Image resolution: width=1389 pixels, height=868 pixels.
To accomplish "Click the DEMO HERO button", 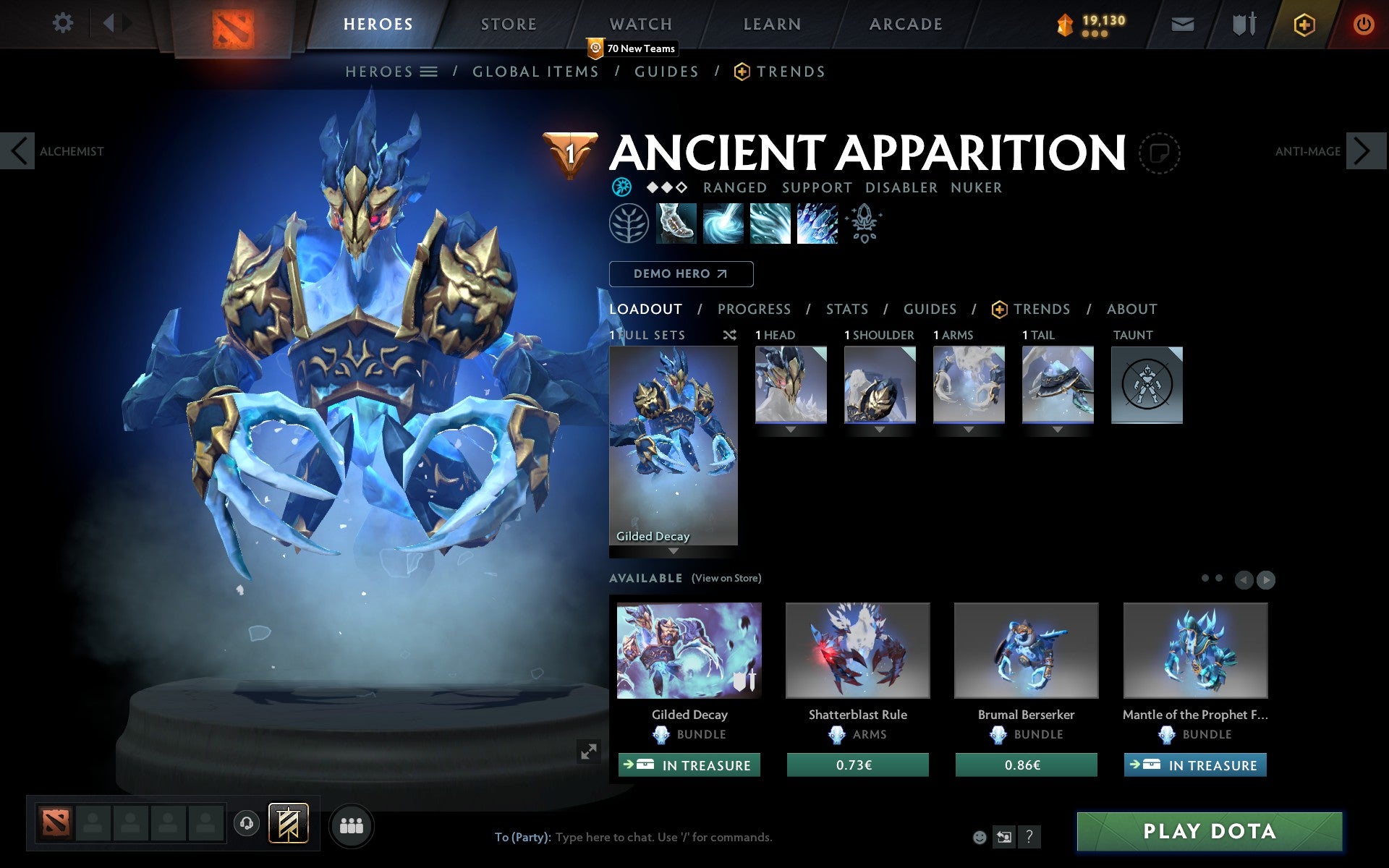I will click(681, 274).
